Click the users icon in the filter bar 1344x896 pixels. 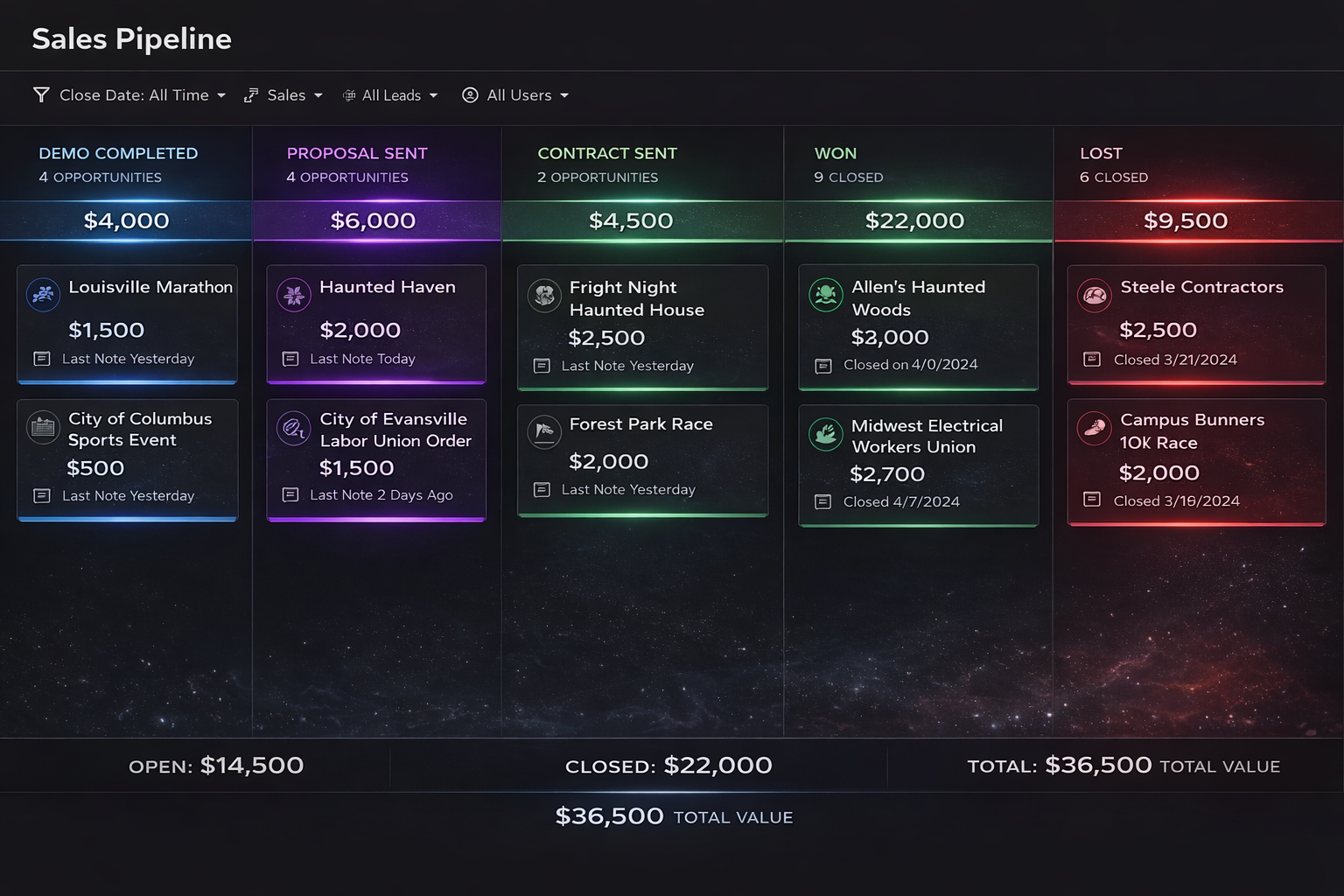point(470,94)
